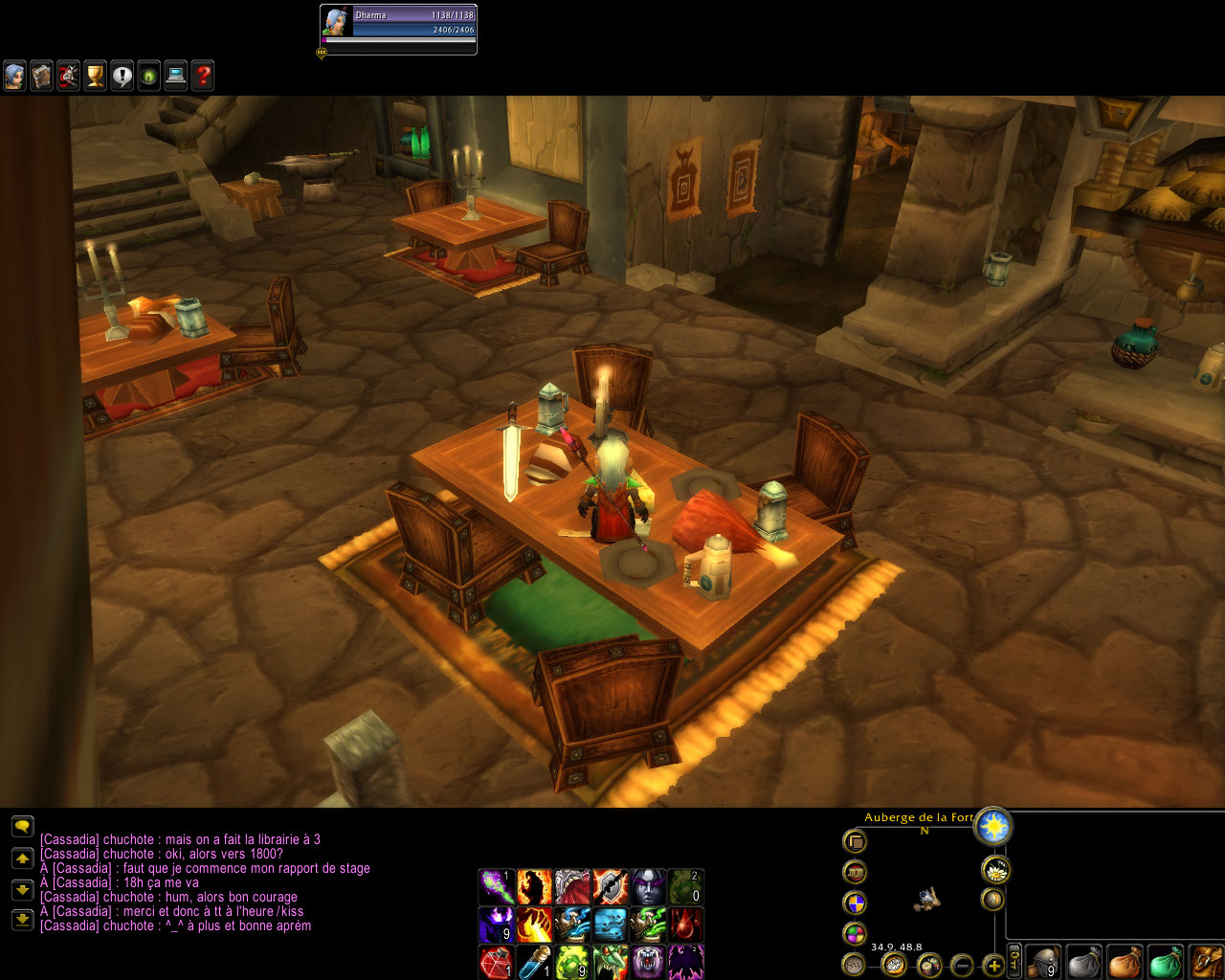Open the exclamation speech bubble menu button
Image resolution: width=1225 pixels, height=980 pixels.
[122, 76]
